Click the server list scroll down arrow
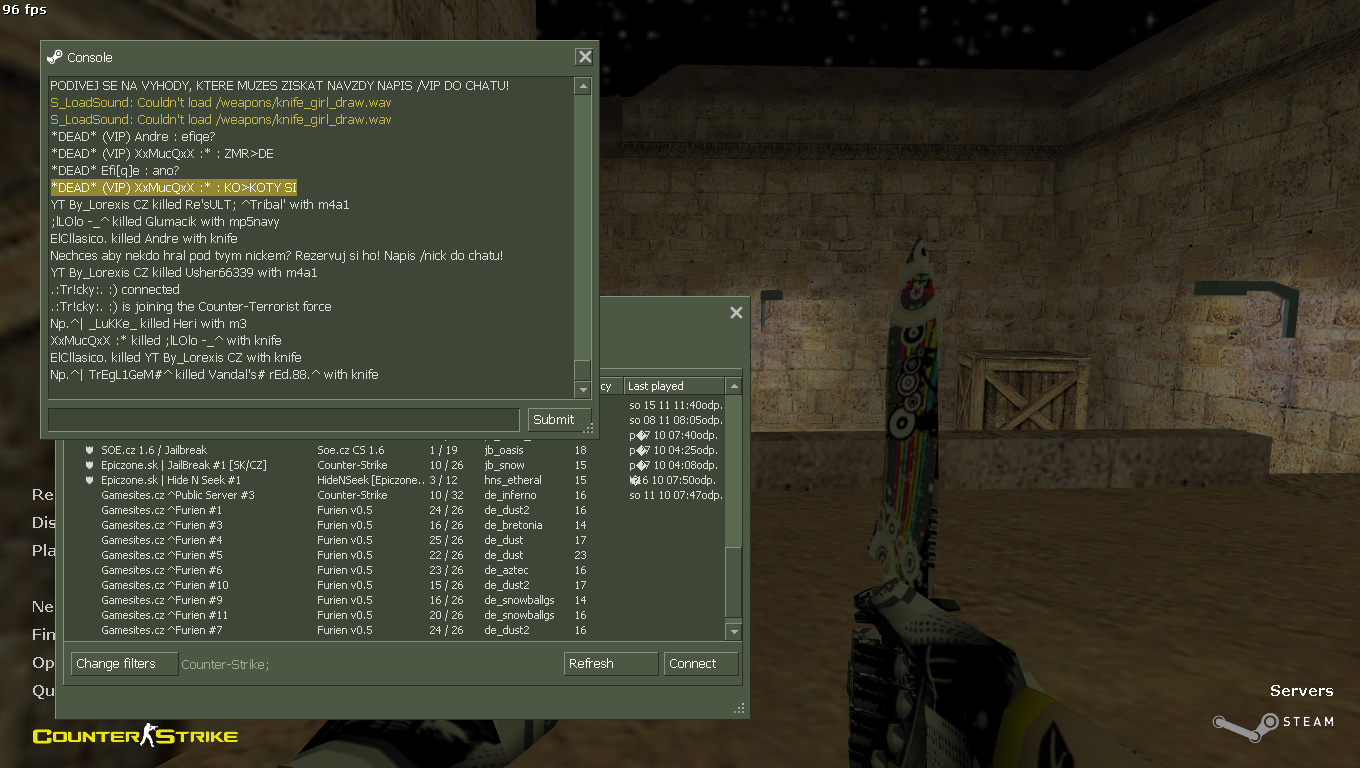 [734, 632]
